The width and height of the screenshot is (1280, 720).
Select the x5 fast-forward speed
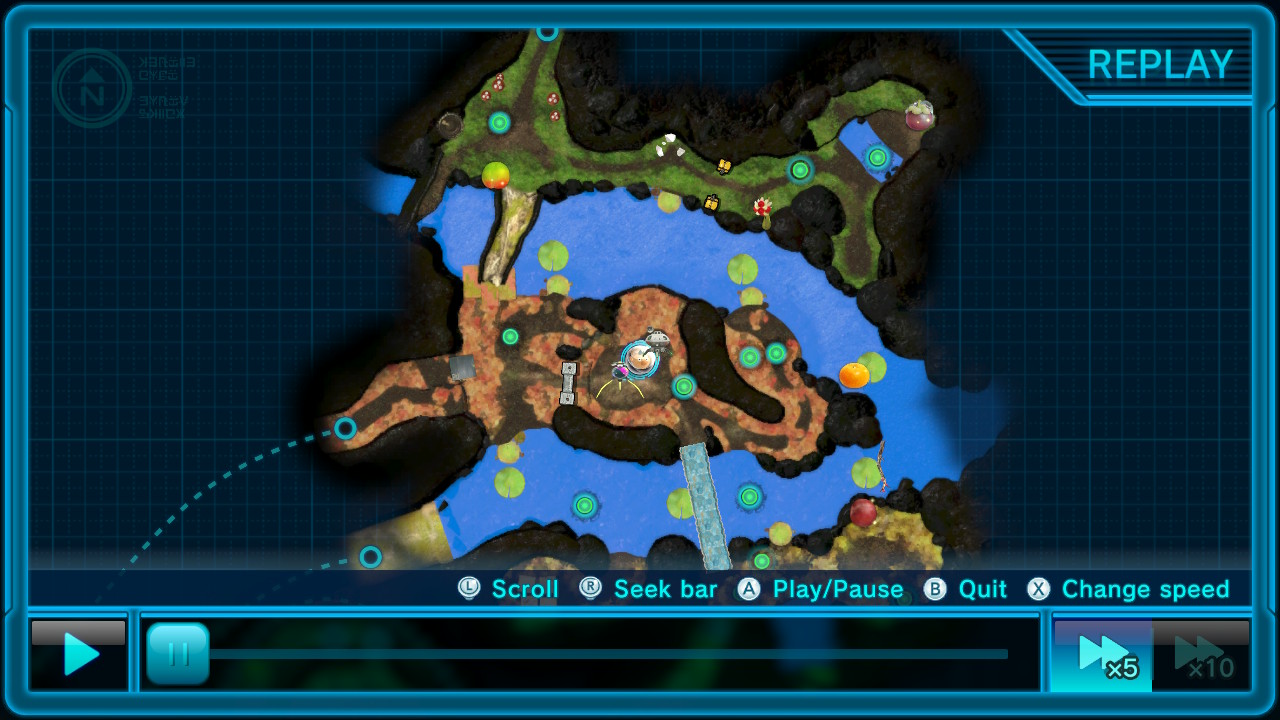point(1102,655)
